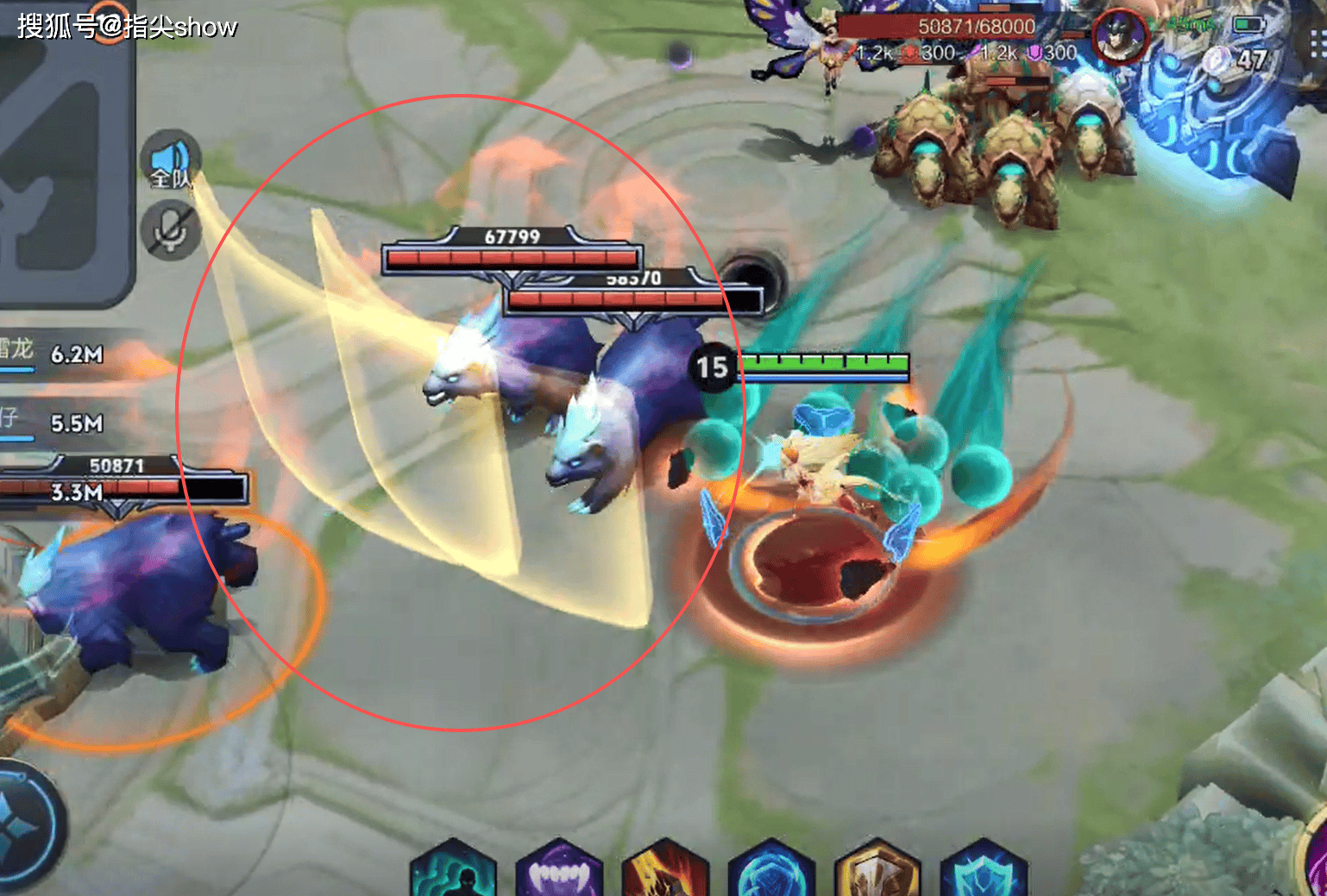Choose the red flaming hexagon icon

[x=665, y=872]
